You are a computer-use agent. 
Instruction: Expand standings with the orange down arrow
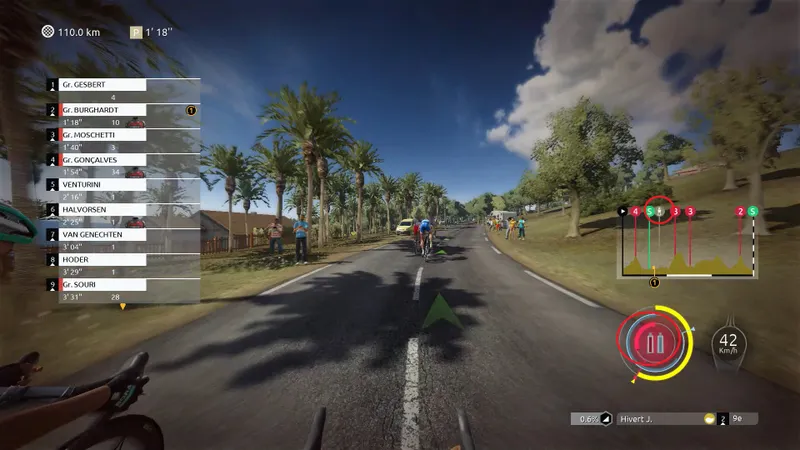click(x=123, y=306)
